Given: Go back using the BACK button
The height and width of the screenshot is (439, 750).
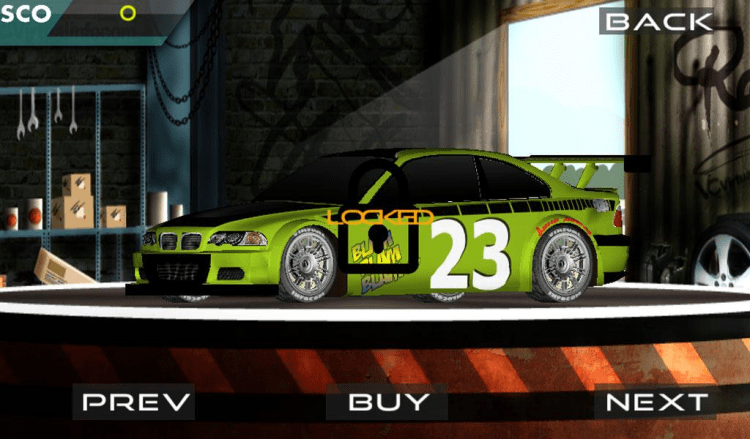Looking at the screenshot, I should tap(656, 21).
